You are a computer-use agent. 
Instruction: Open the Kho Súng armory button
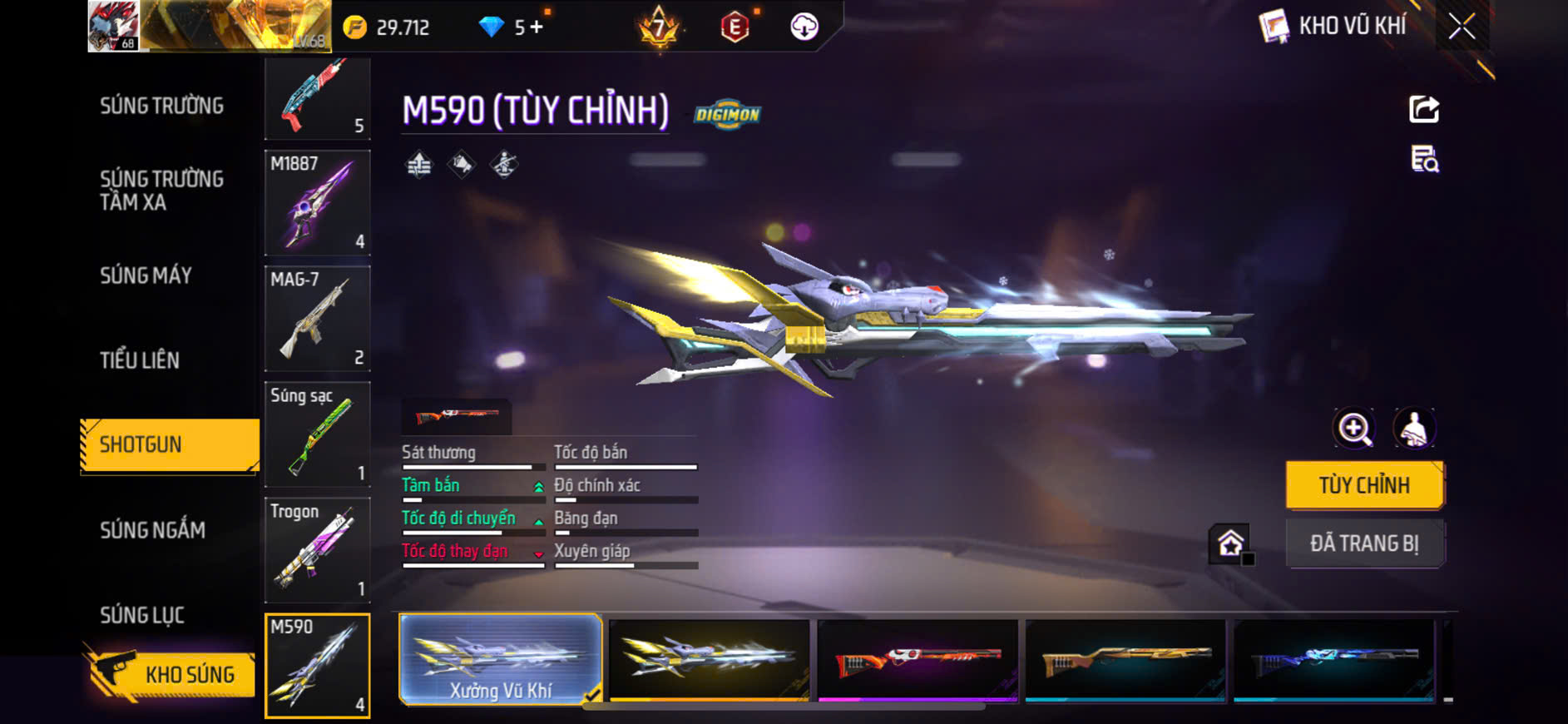(x=171, y=674)
